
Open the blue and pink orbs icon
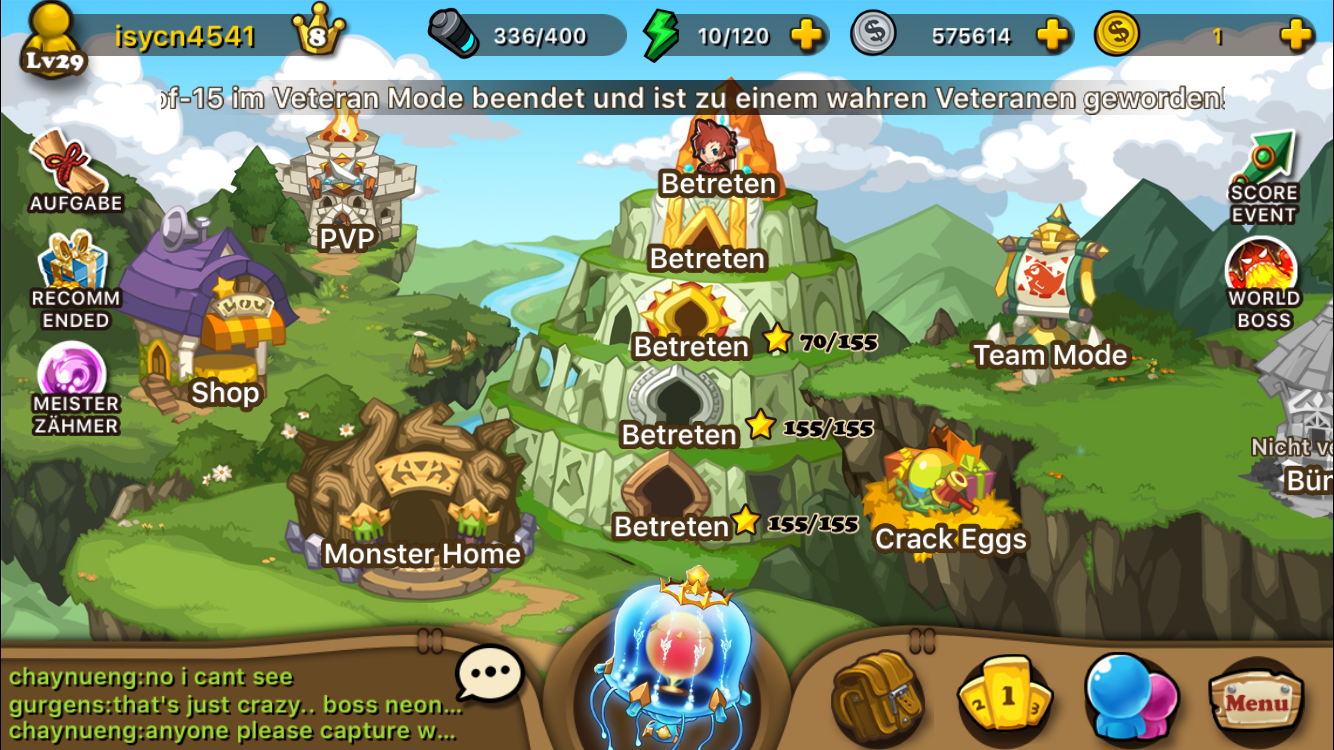1132,697
